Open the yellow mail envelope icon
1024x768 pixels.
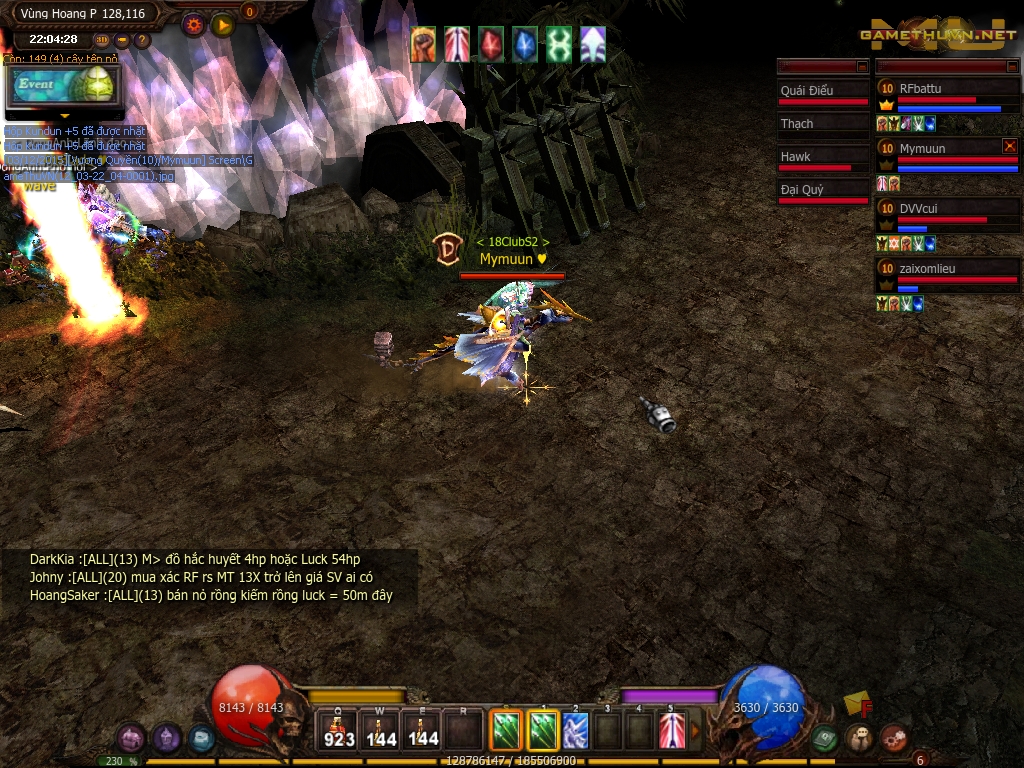pos(857,703)
